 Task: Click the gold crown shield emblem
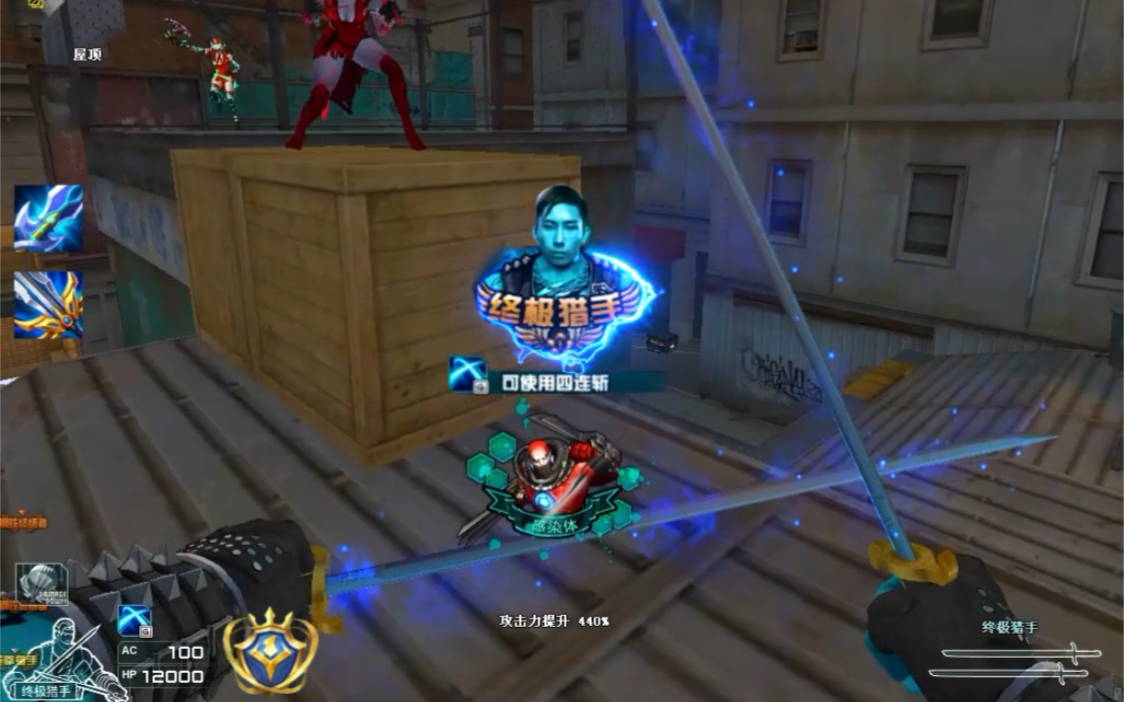pos(263,653)
